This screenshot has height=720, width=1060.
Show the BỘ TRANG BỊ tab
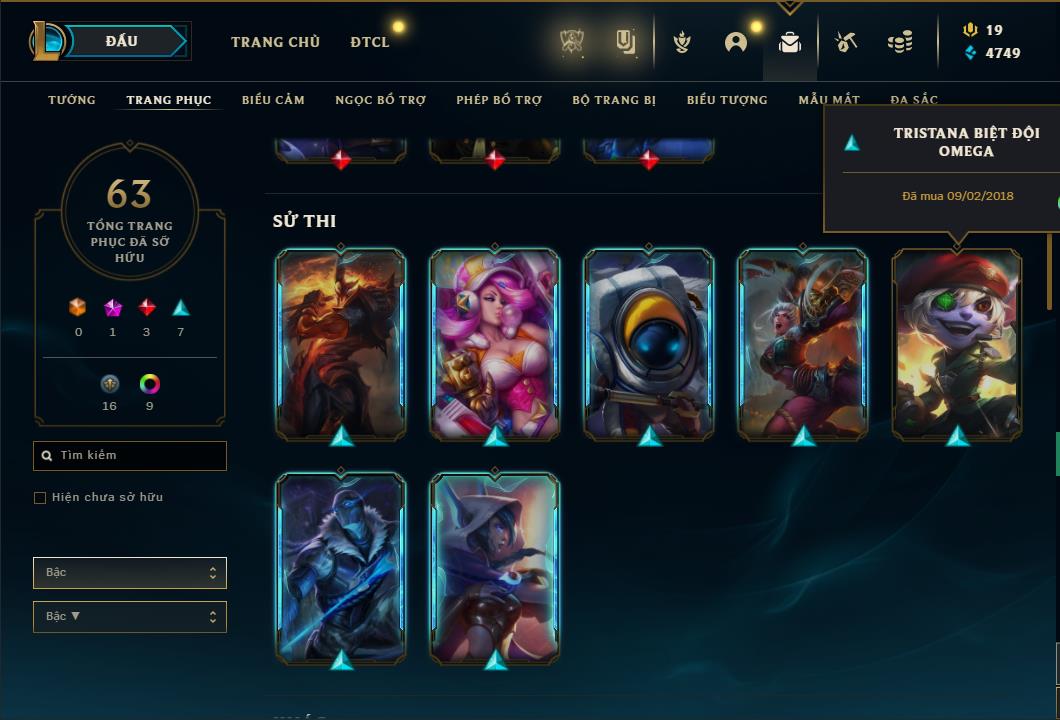point(614,100)
